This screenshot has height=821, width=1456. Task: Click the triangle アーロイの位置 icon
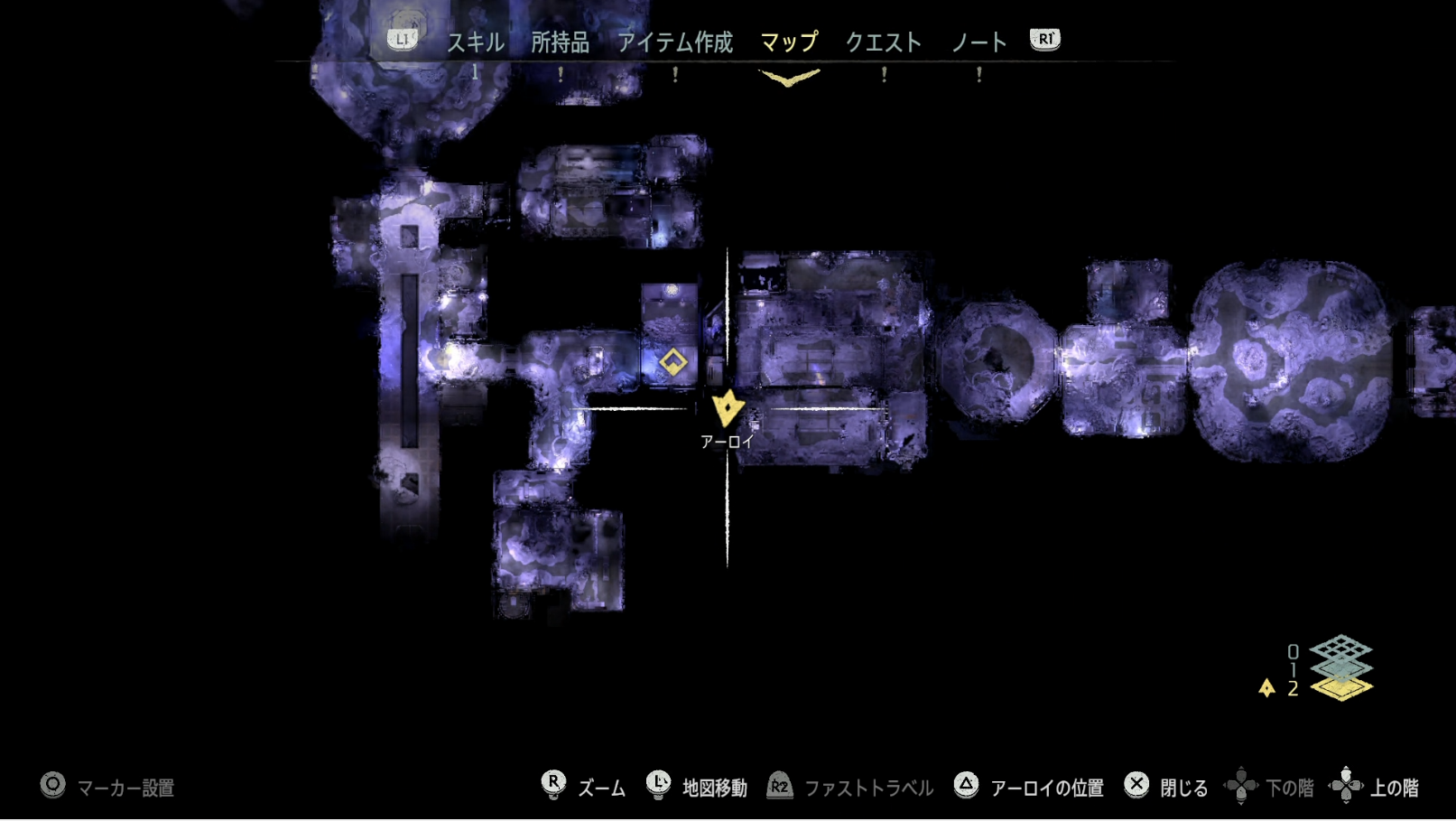968,786
